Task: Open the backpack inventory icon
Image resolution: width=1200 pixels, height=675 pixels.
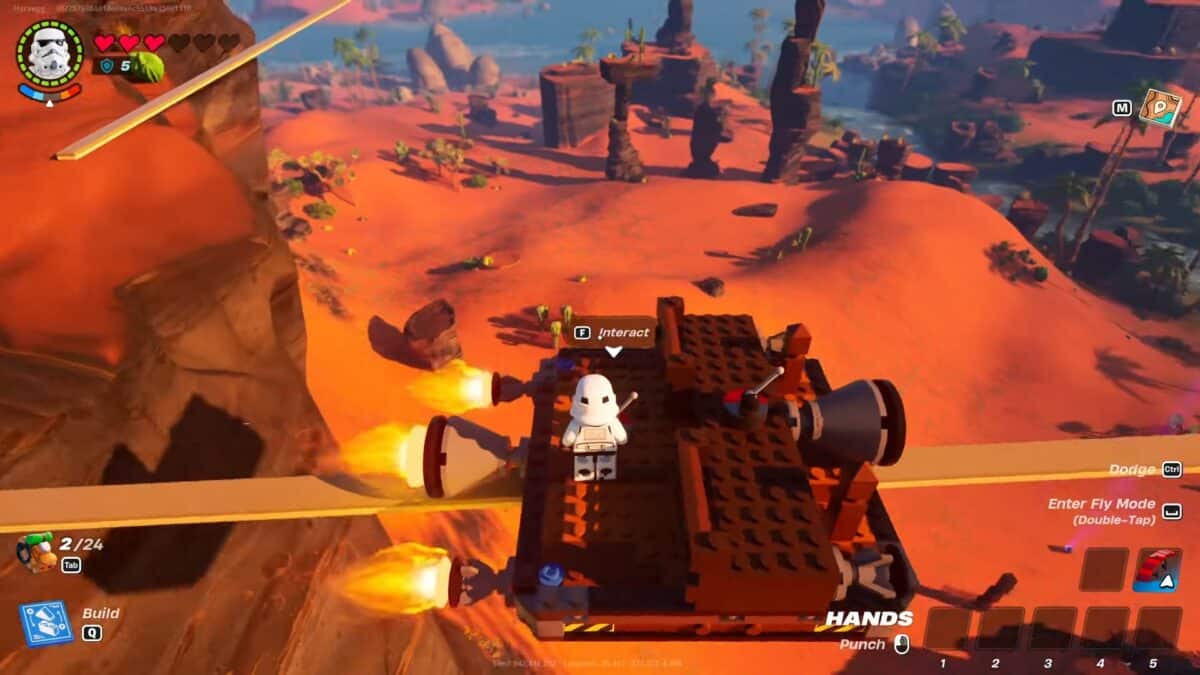Action: coord(37,551)
